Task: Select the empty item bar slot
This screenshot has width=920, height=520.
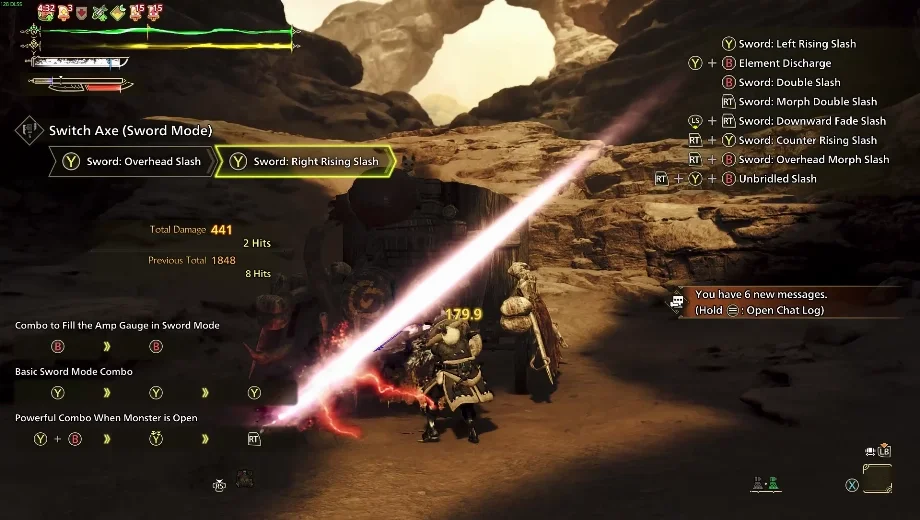Action: click(877, 477)
